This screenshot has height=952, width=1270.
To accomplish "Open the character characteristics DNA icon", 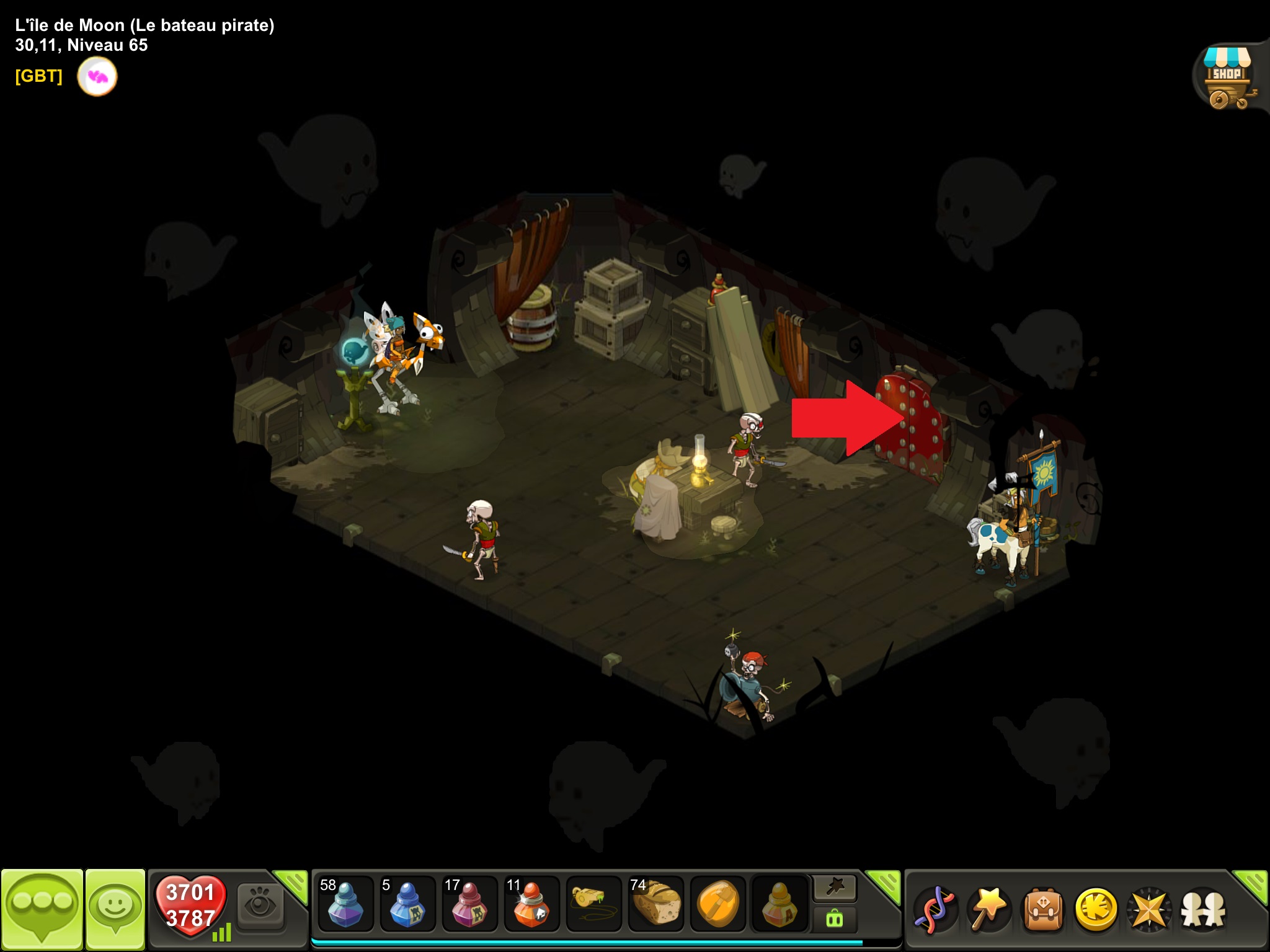I will click(x=936, y=909).
